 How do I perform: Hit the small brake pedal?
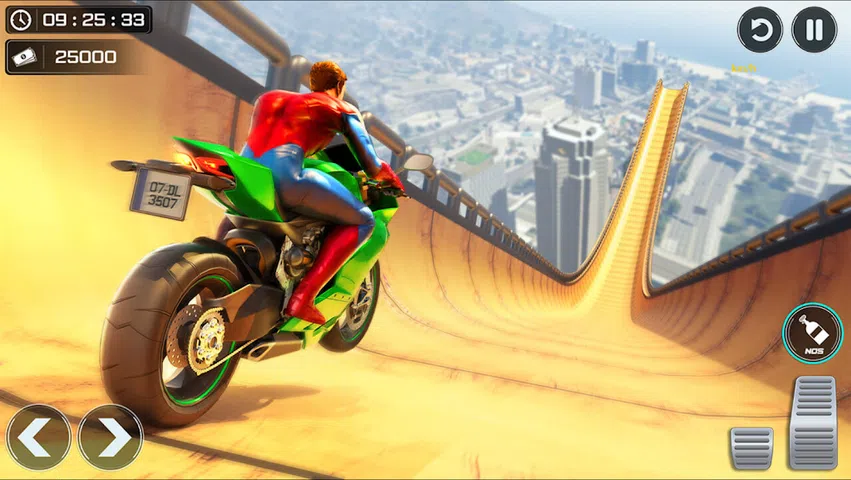(751, 447)
